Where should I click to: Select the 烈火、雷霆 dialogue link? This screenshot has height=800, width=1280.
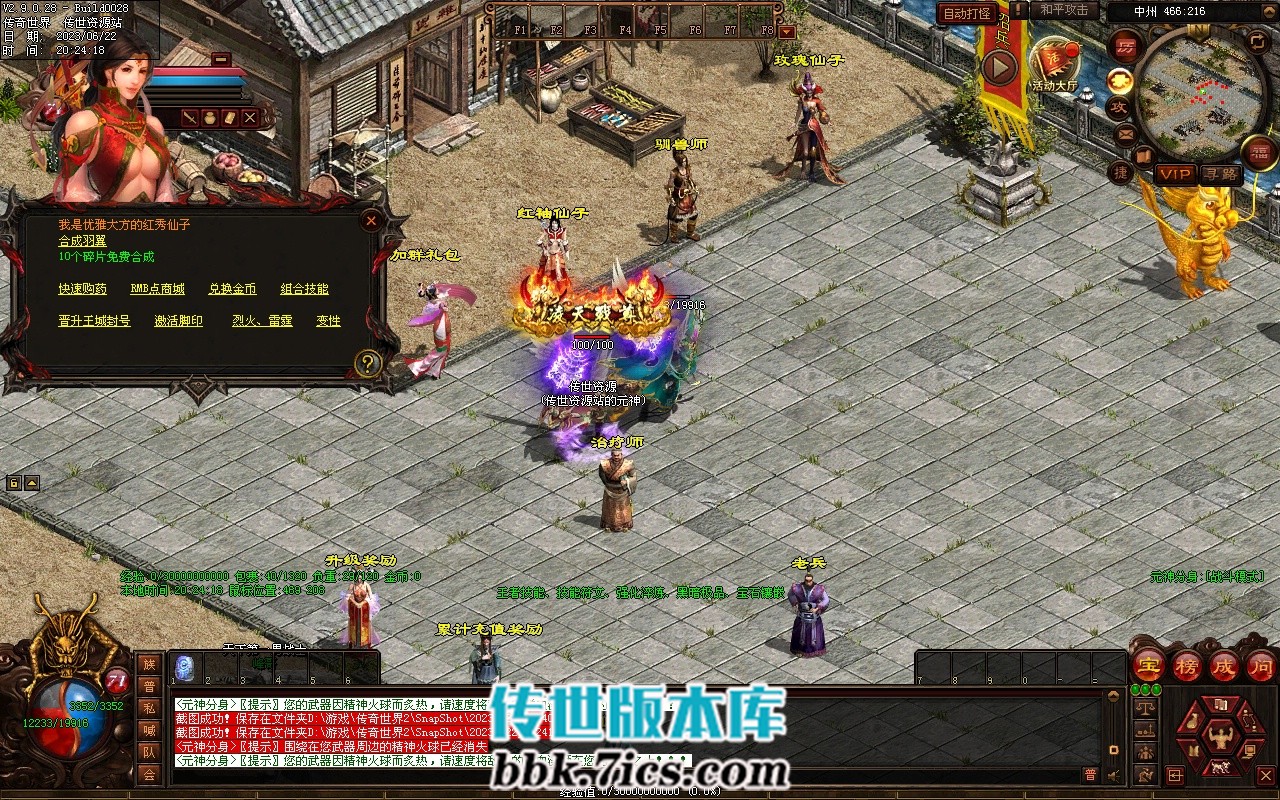(x=262, y=321)
